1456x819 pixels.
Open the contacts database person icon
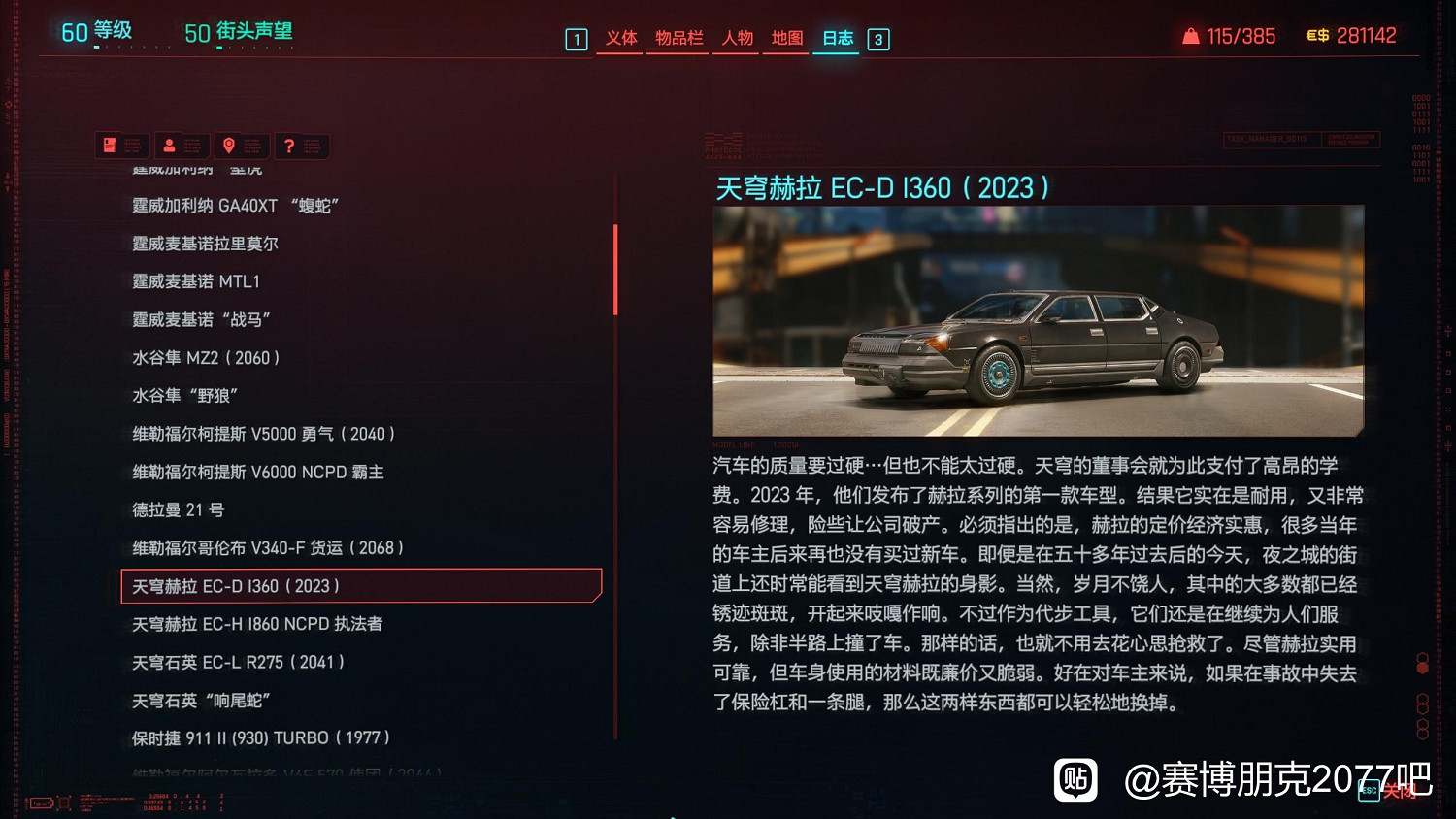pos(182,146)
